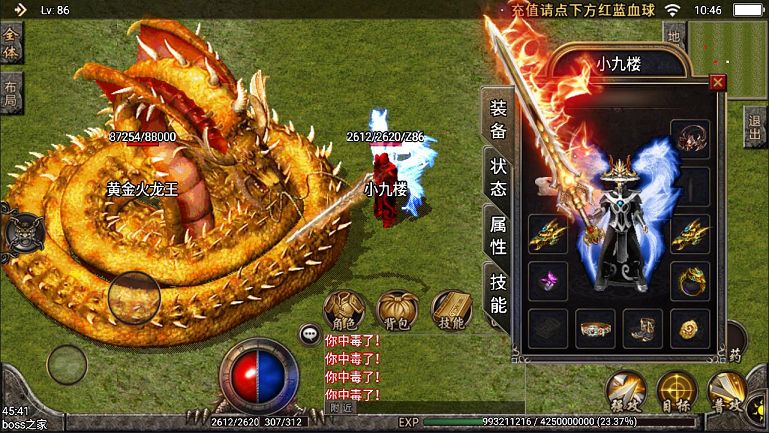The width and height of the screenshot is (769, 433).
Task: Open the 状态 status tab
Action: tap(497, 178)
